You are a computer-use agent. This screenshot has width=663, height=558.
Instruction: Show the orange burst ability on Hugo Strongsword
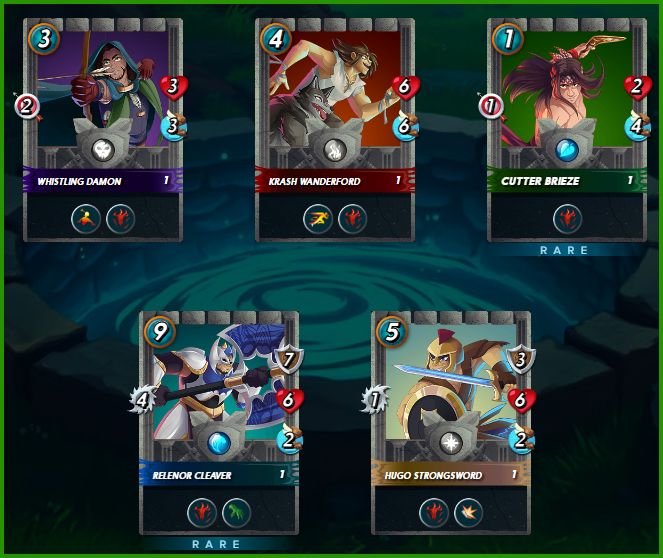point(468,511)
